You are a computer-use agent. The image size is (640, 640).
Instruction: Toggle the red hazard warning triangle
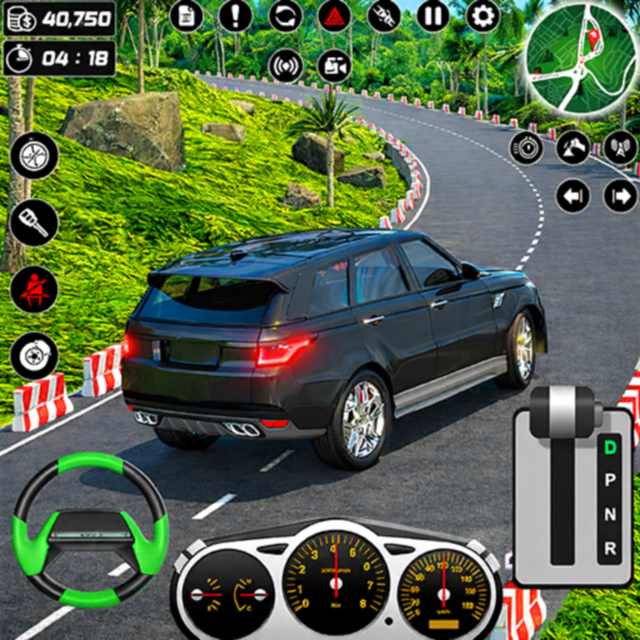pyautogui.click(x=334, y=15)
